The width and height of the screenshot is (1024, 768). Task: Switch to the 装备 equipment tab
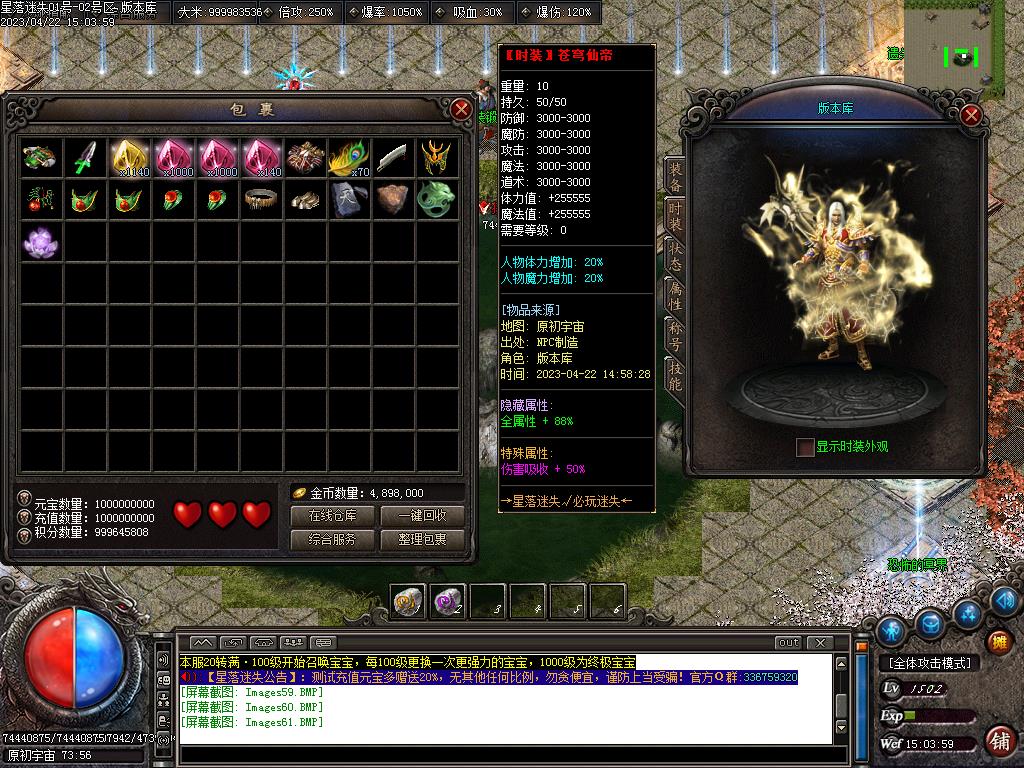pos(676,176)
